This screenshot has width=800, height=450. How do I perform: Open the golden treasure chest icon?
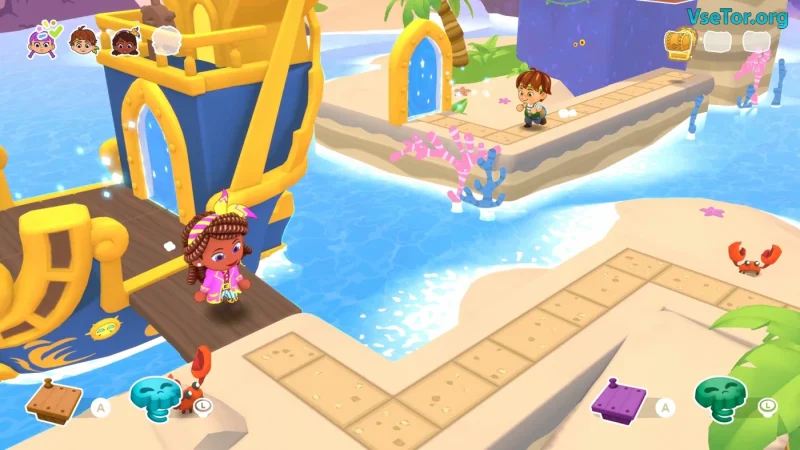pos(679,42)
